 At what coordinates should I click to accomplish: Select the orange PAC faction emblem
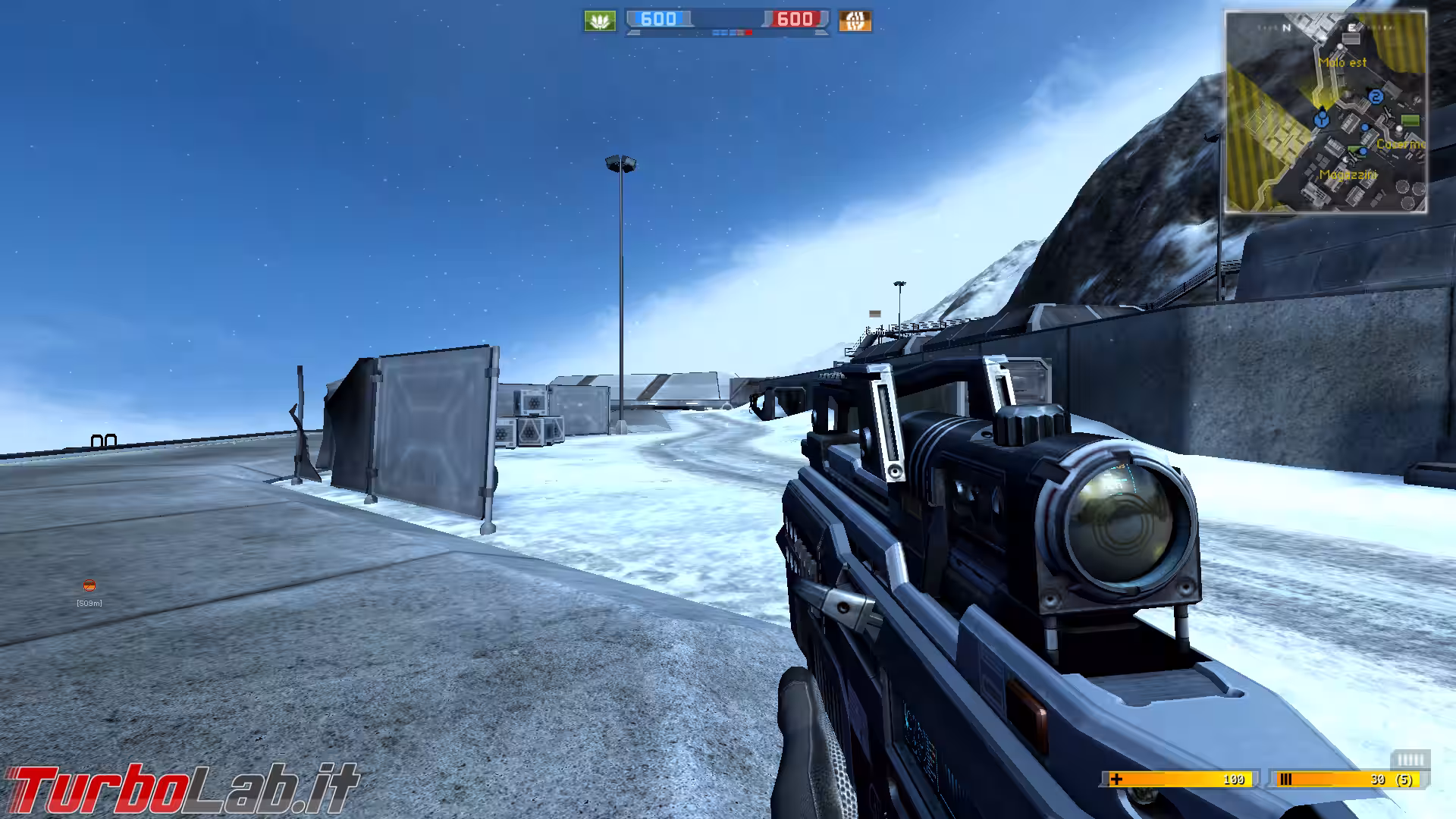855,19
